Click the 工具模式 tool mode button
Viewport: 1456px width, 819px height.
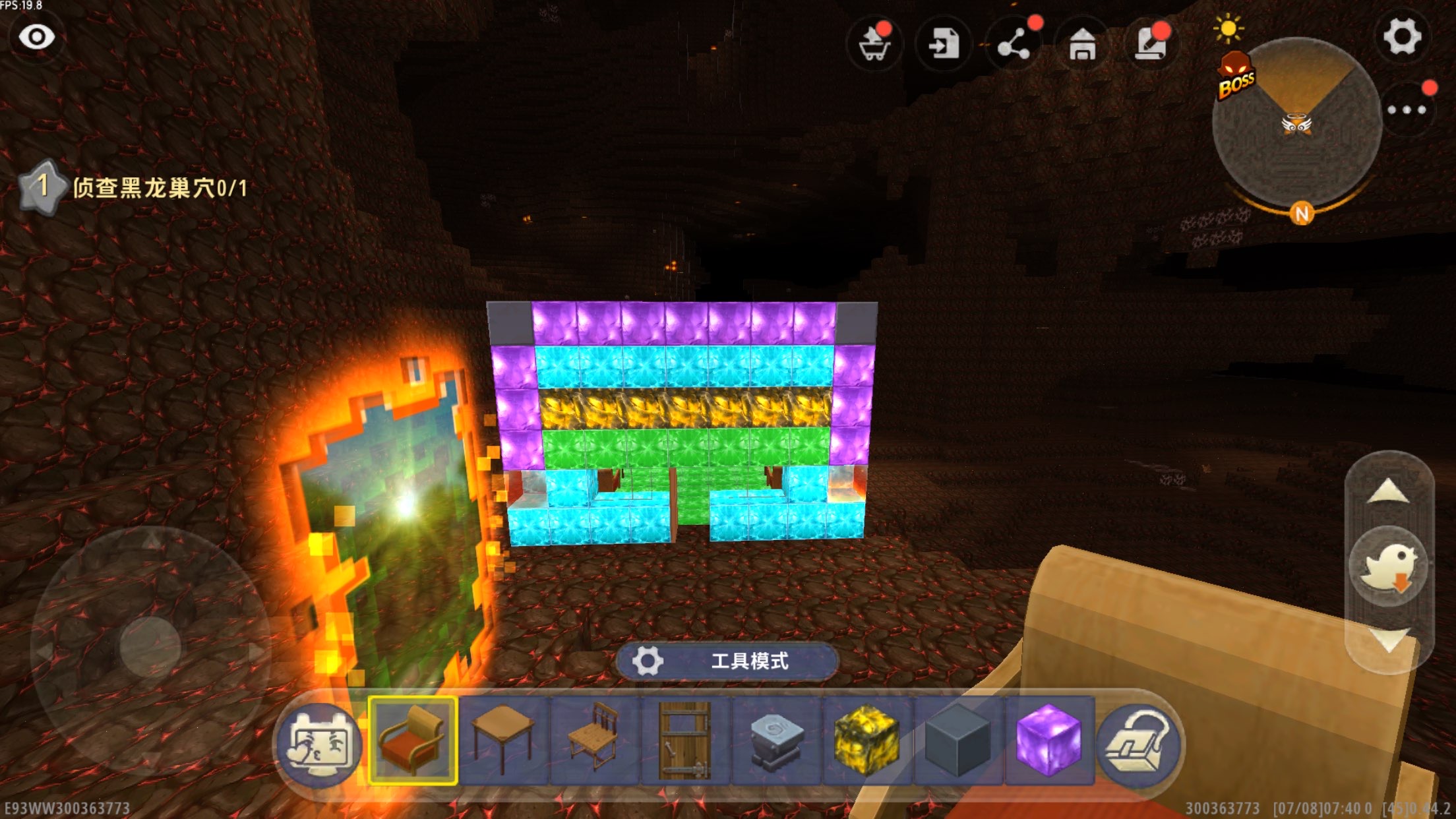tap(727, 661)
